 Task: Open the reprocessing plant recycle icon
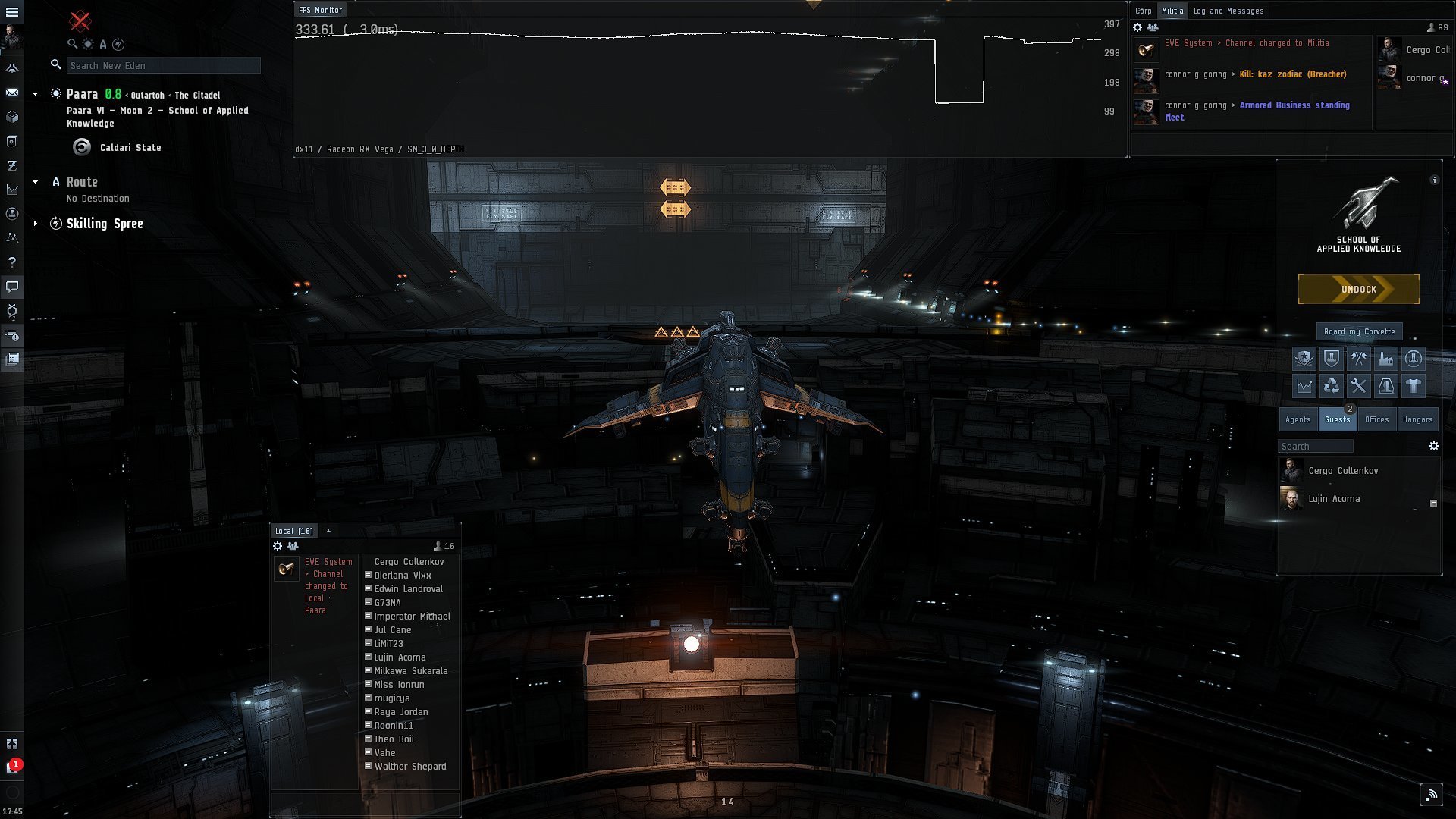click(1331, 386)
